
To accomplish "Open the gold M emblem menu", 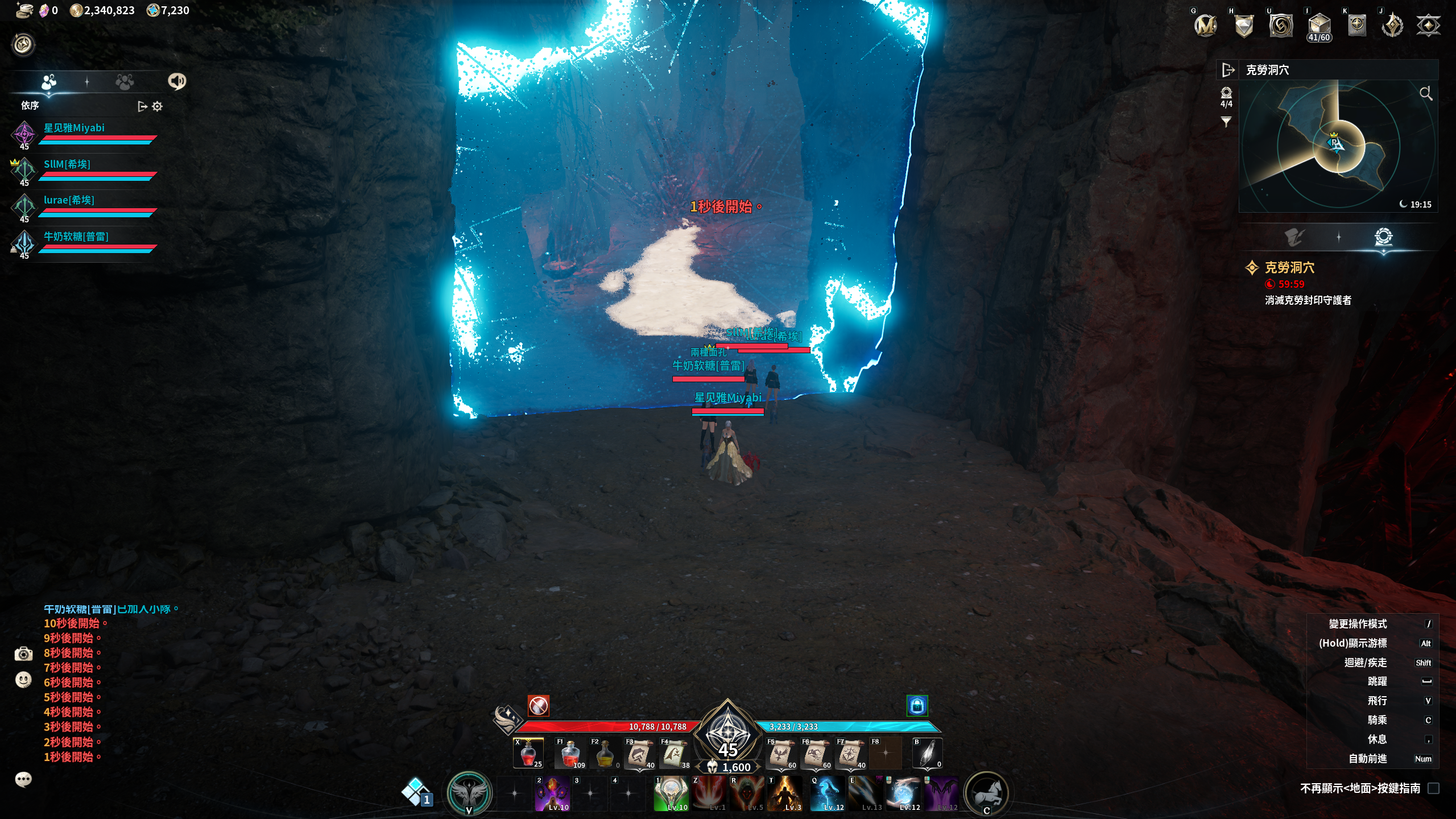I will tap(1205, 26).
